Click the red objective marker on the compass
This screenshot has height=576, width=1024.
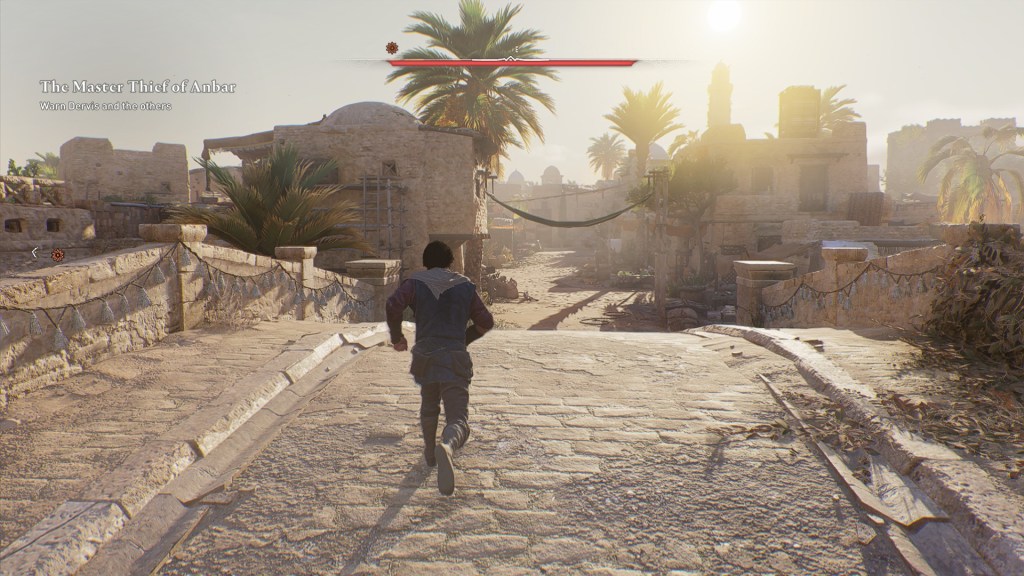click(x=393, y=47)
